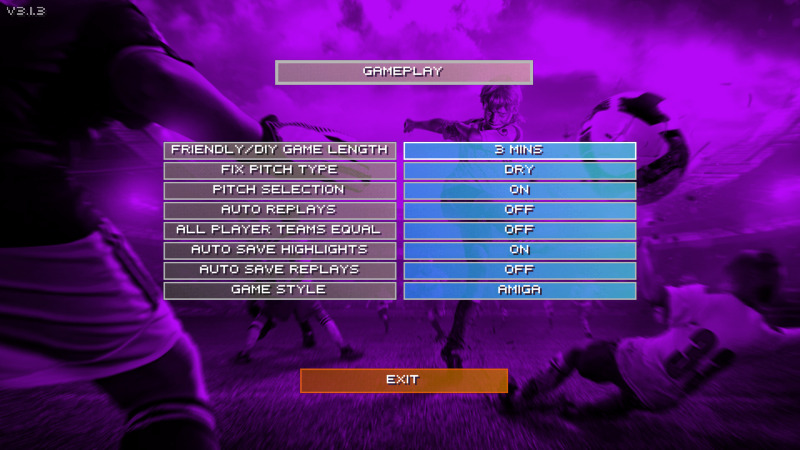800x450 pixels.
Task: Toggle the Auto Replays value
Action: point(519,210)
